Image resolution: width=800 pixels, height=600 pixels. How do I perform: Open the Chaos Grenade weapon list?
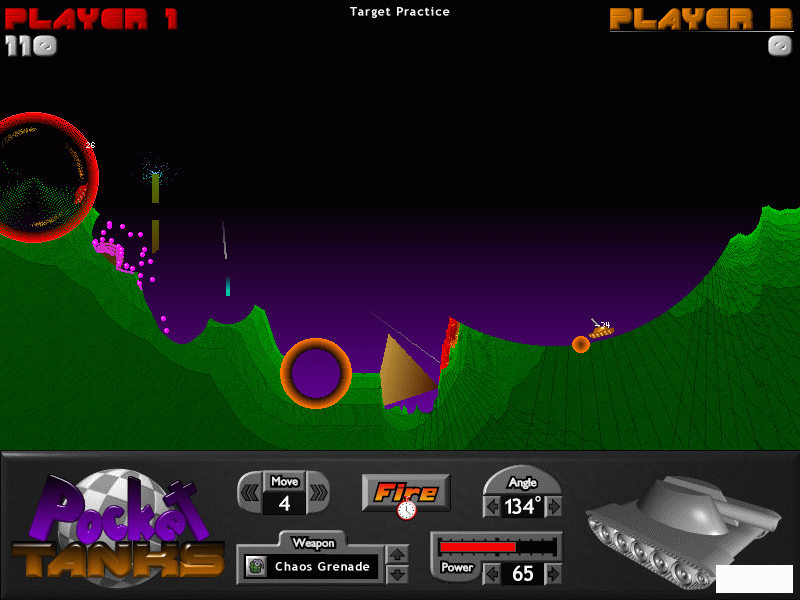(313, 567)
